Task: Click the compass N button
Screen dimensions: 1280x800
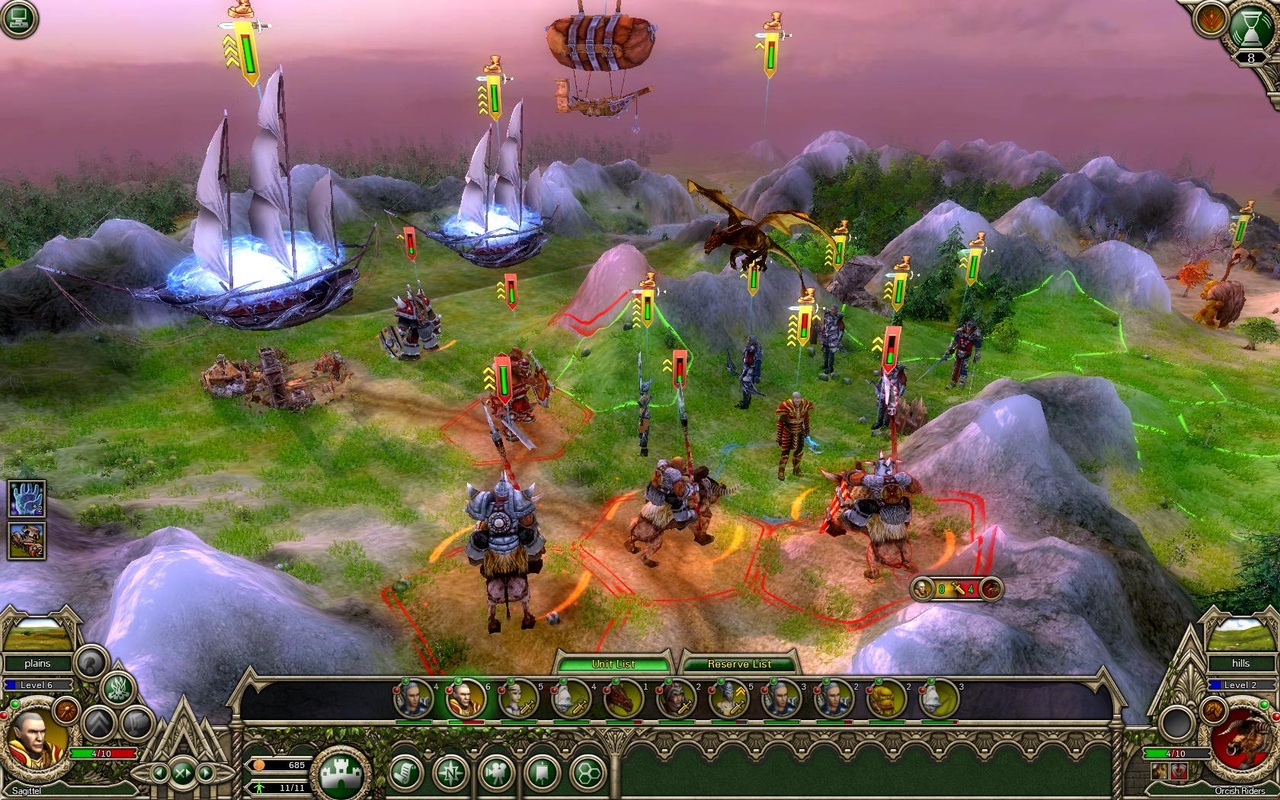Action: [x=450, y=773]
